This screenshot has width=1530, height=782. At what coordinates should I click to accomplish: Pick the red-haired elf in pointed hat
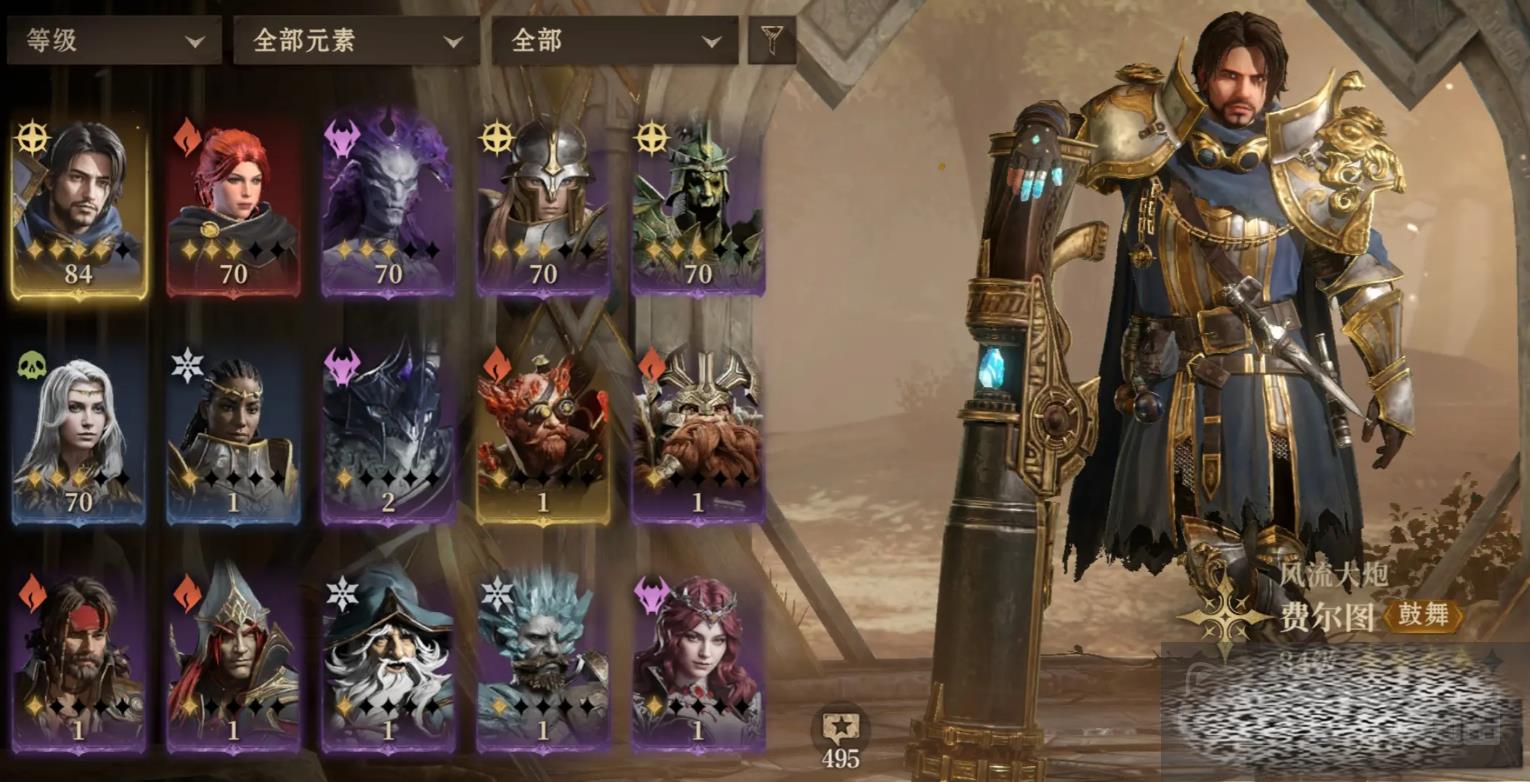tap(234, 662)
